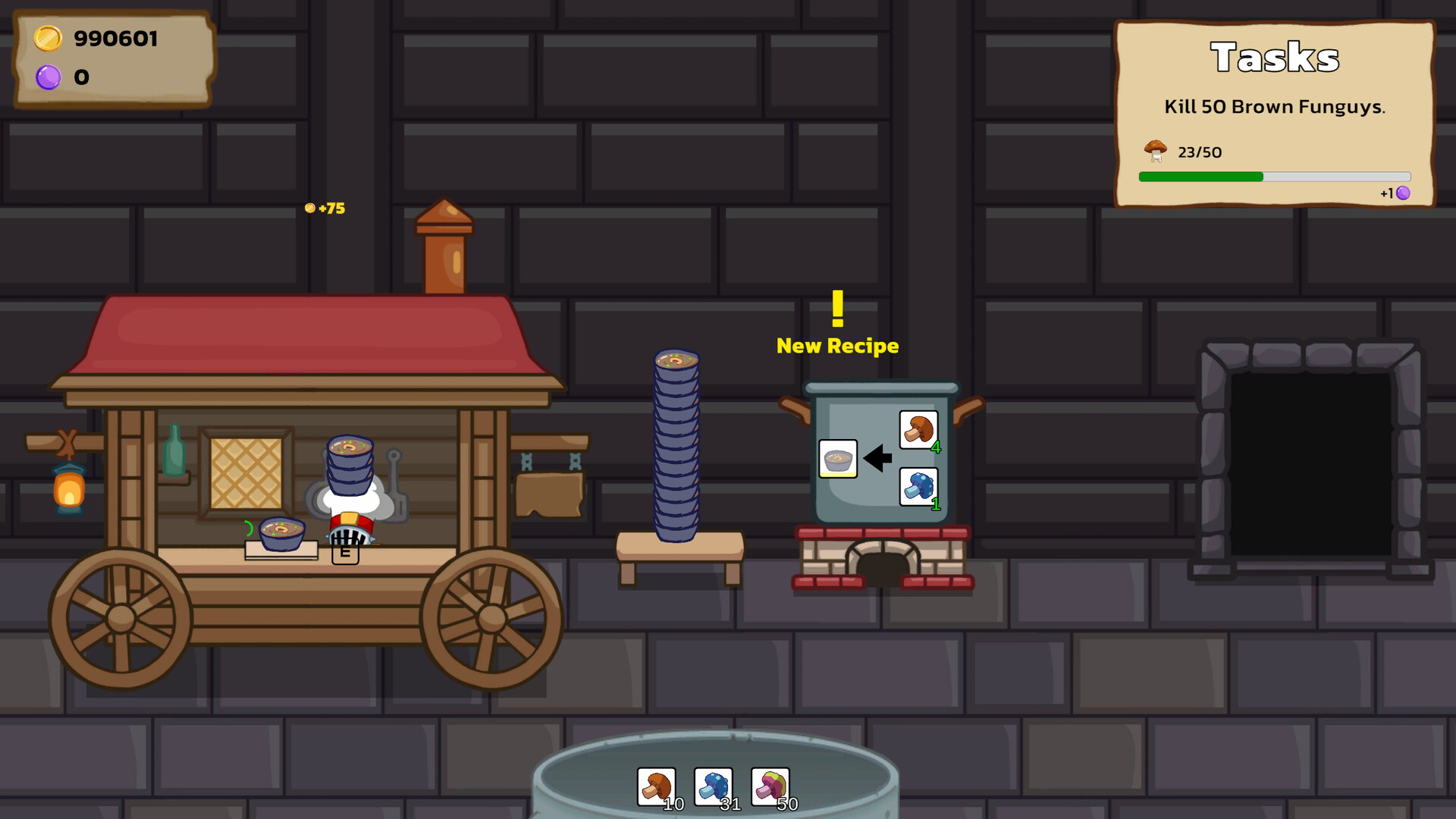Click the purple orb currency icon

click(49, 77)
